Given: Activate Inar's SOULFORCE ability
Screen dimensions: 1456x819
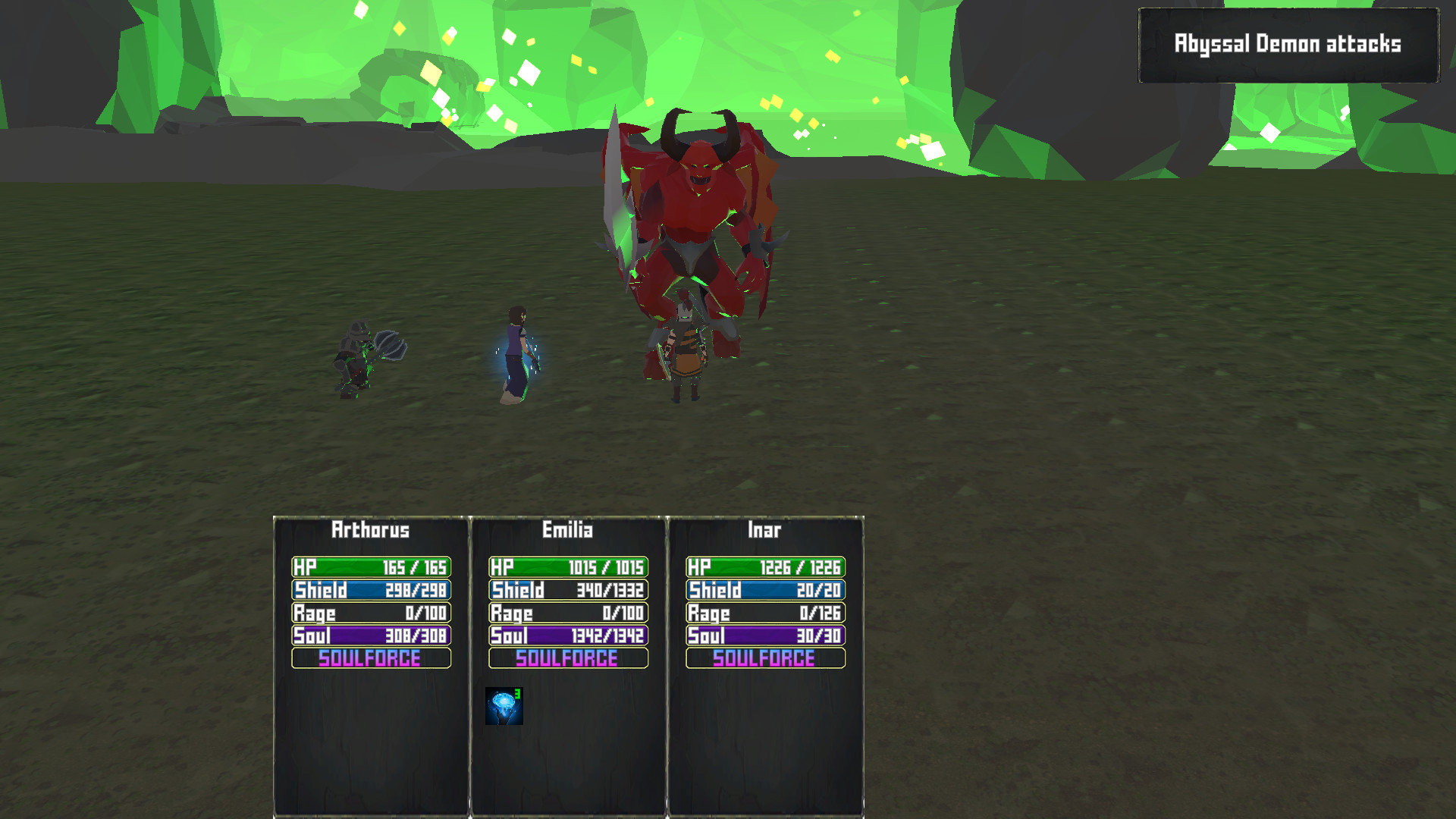Looking at the screenshot, I should click(x=763, y=660).
